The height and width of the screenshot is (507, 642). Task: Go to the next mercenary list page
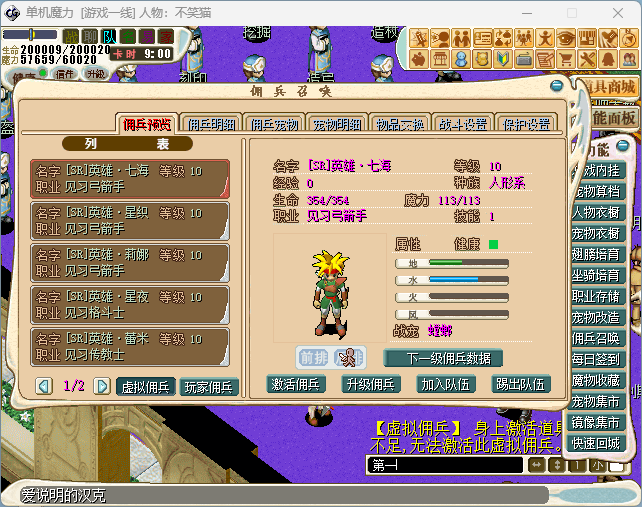point(102,385)
